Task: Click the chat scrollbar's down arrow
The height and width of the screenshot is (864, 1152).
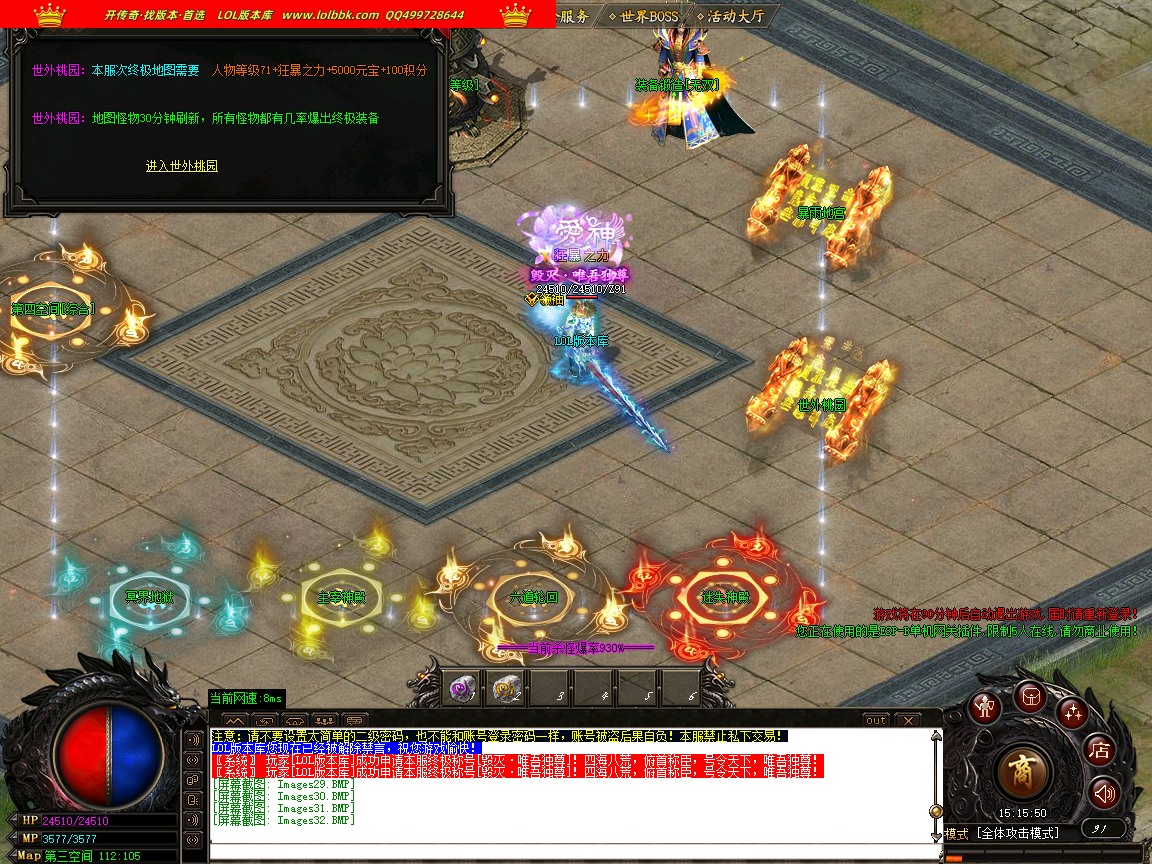Action: tap(936, 834)
